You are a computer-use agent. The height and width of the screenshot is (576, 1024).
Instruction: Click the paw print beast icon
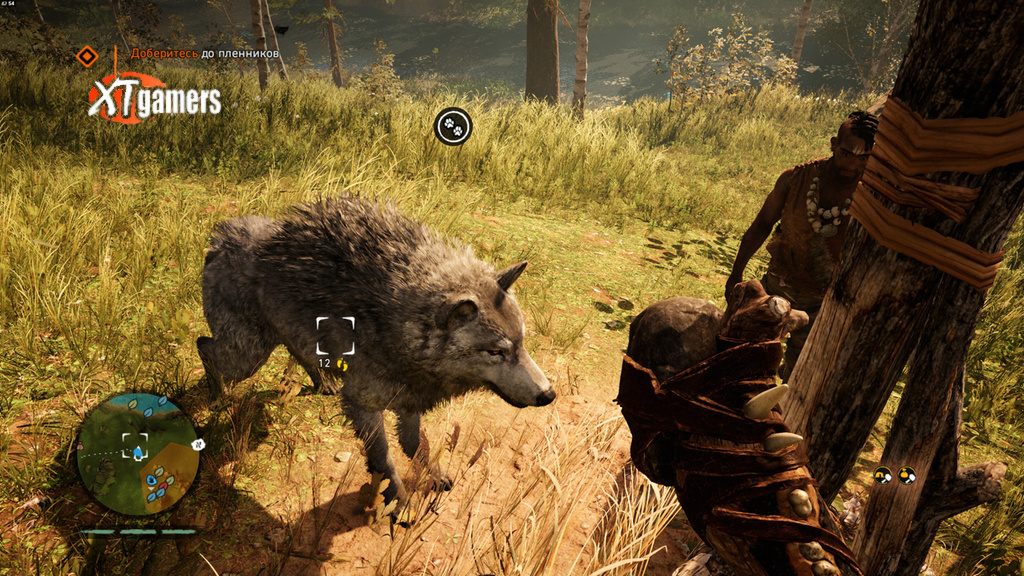453,126
